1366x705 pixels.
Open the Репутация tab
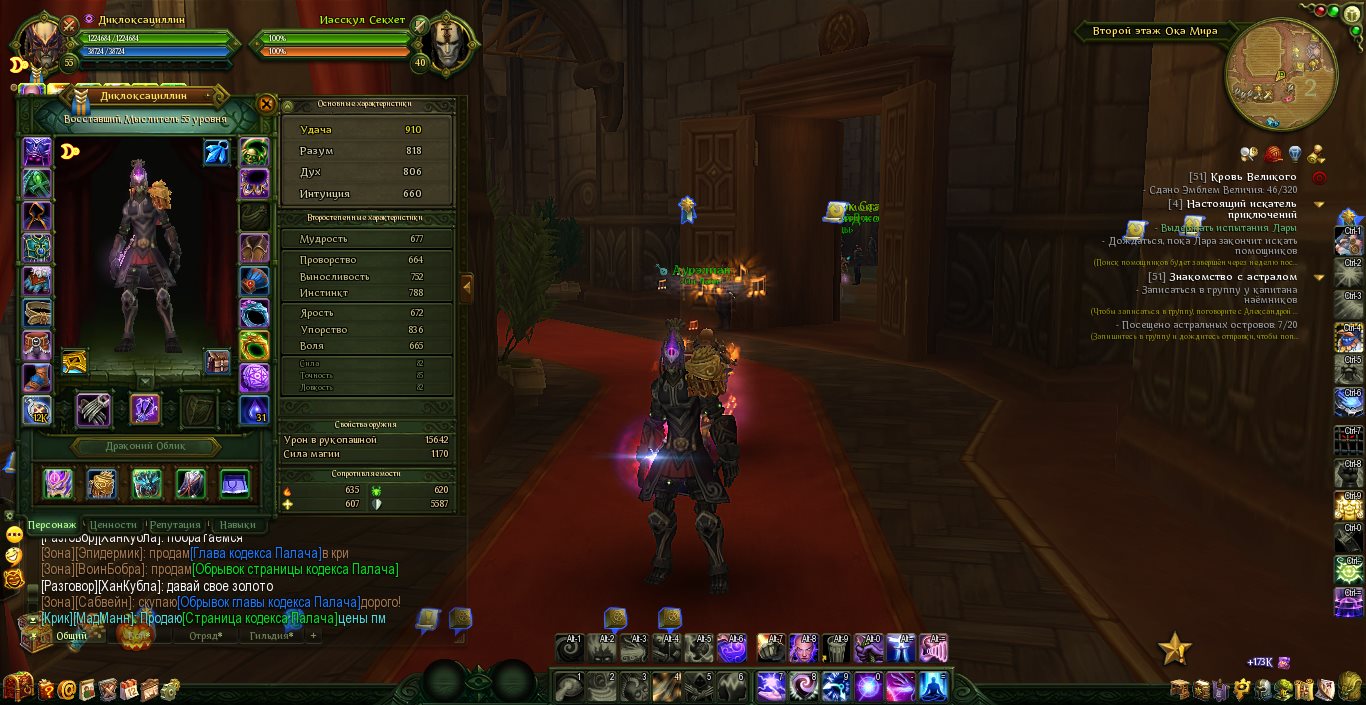[175, 524]
